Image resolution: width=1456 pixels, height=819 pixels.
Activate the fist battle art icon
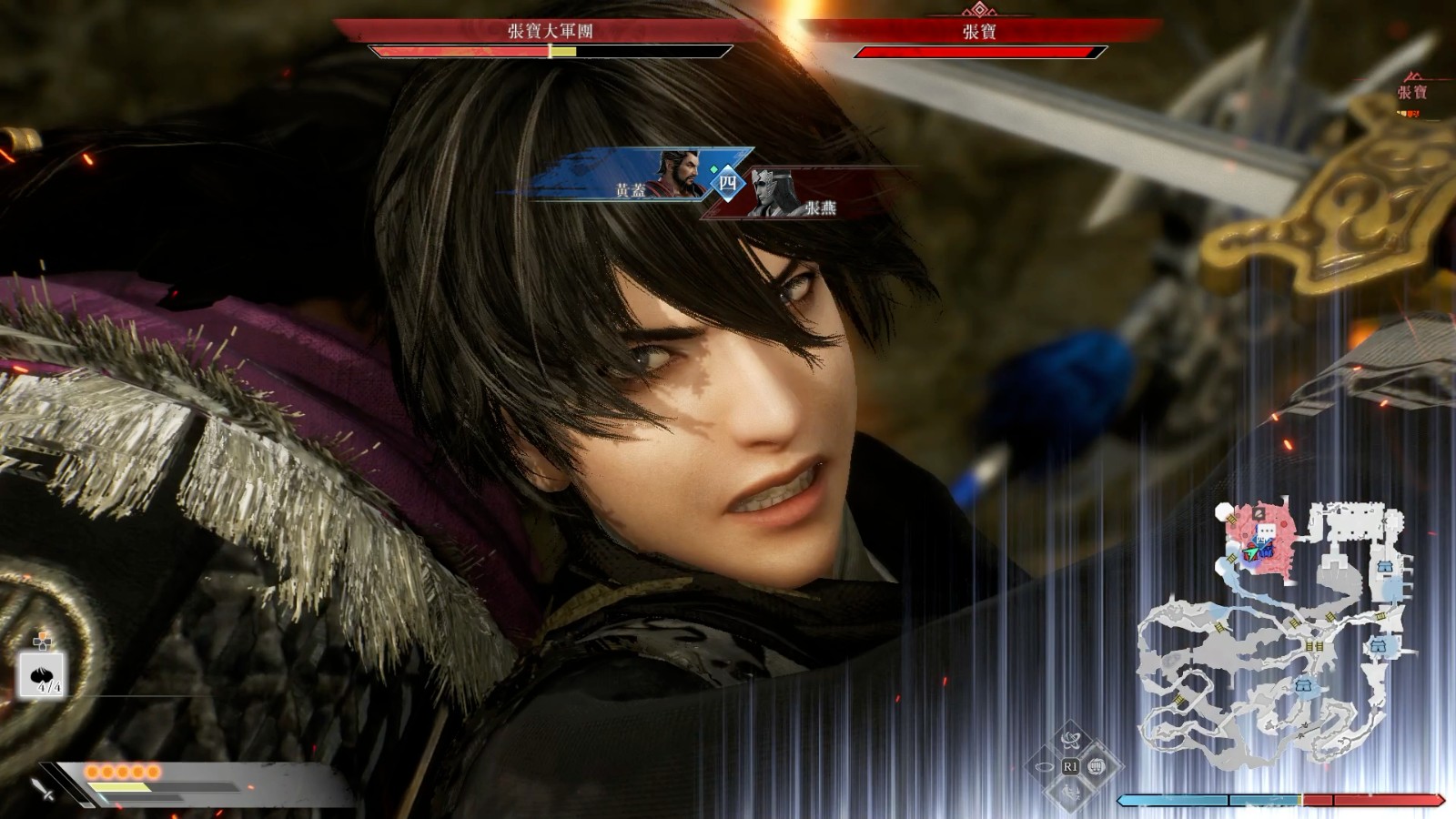click(1097, 766)
